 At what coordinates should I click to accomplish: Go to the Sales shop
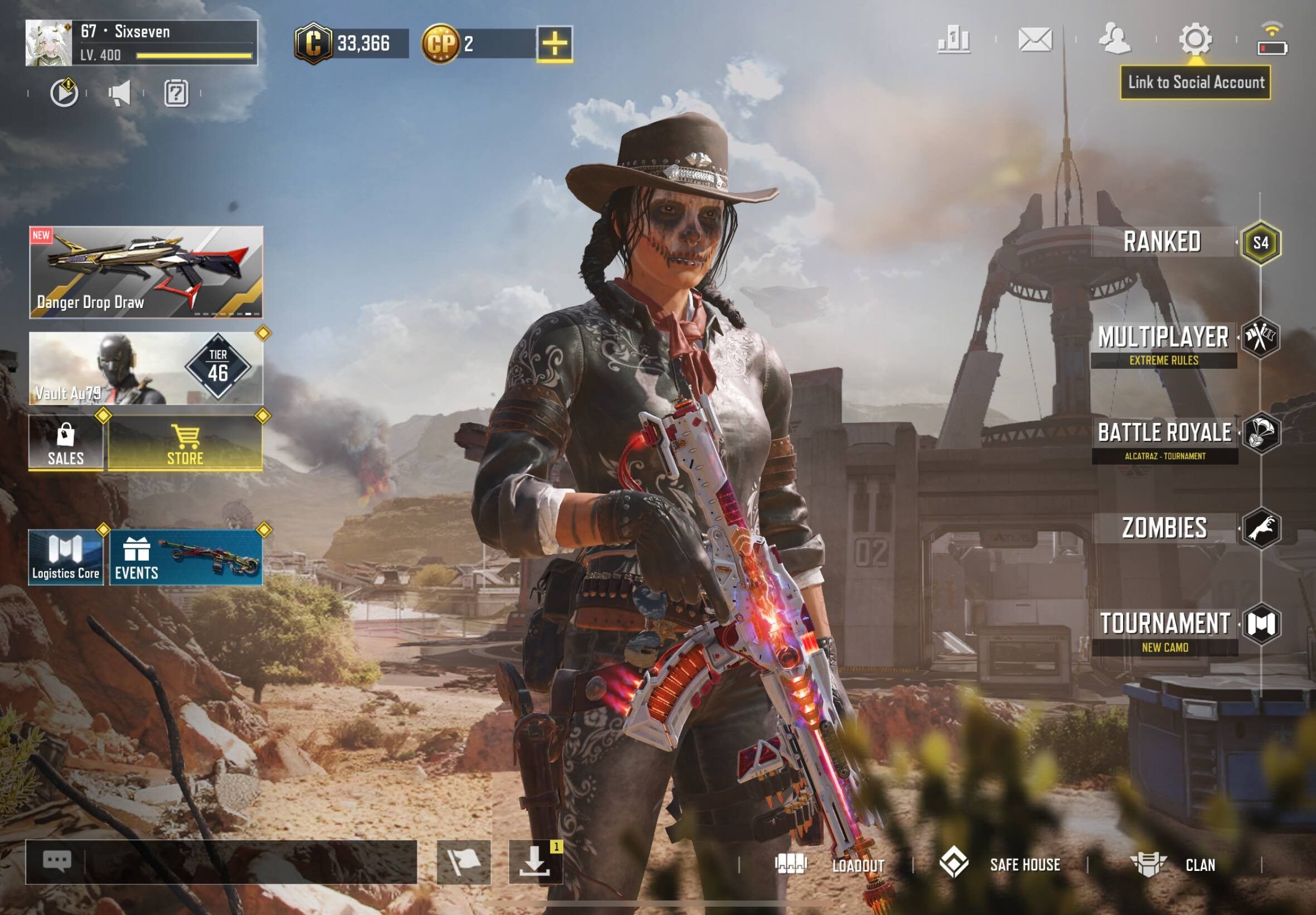coord(66,442)
